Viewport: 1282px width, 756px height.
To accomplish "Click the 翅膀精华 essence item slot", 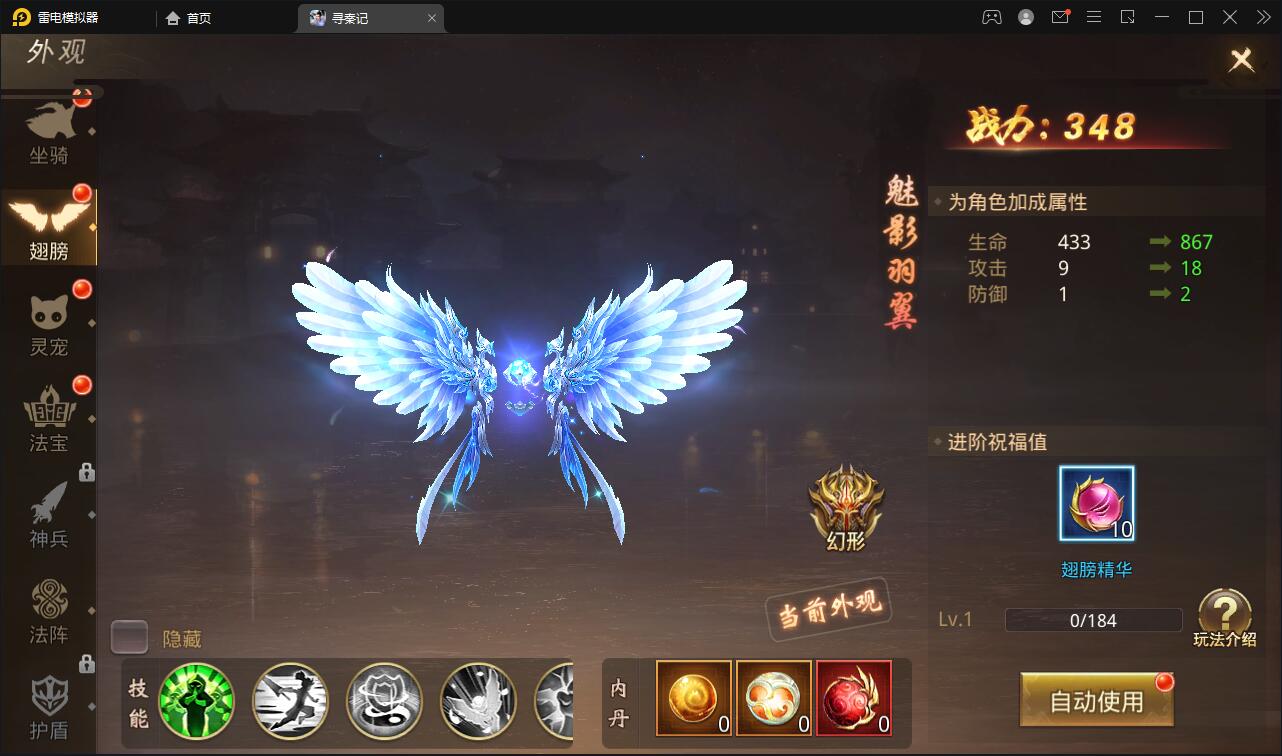I will click(1096, 505).
